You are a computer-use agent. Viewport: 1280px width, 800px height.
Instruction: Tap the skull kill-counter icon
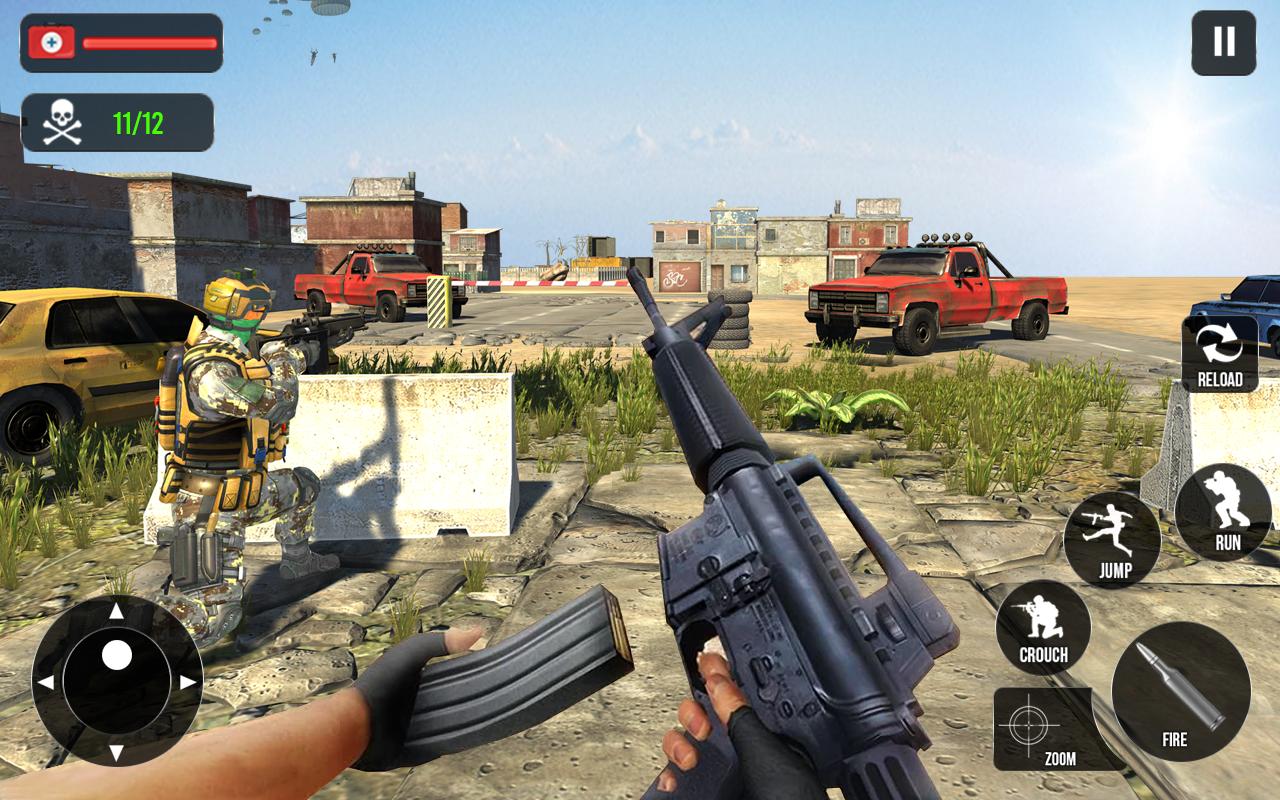tap(60, 120)
